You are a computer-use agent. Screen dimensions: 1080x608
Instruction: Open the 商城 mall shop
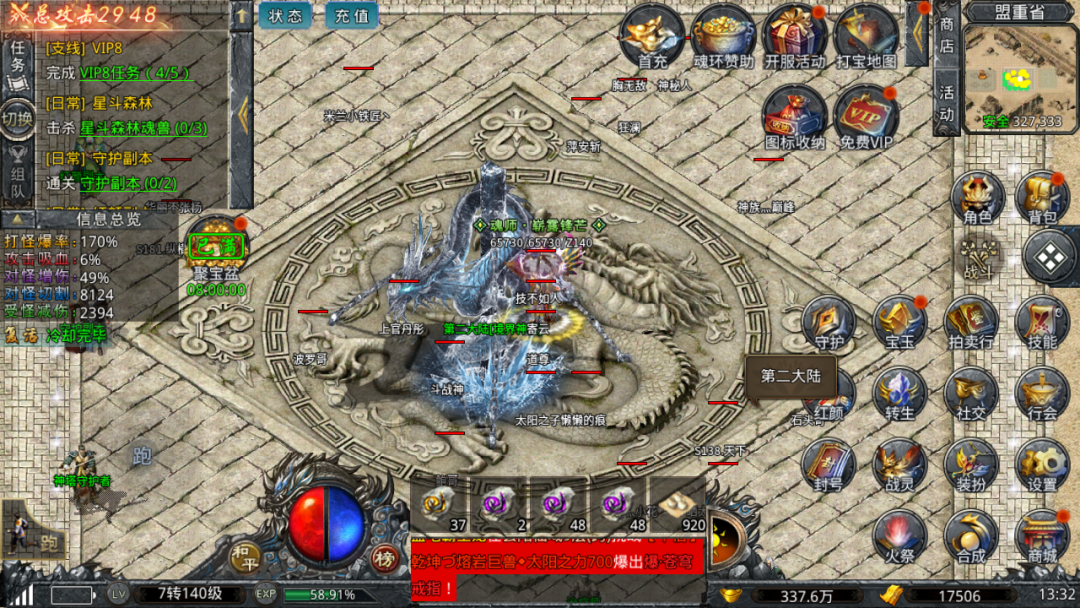point(1042,536)
